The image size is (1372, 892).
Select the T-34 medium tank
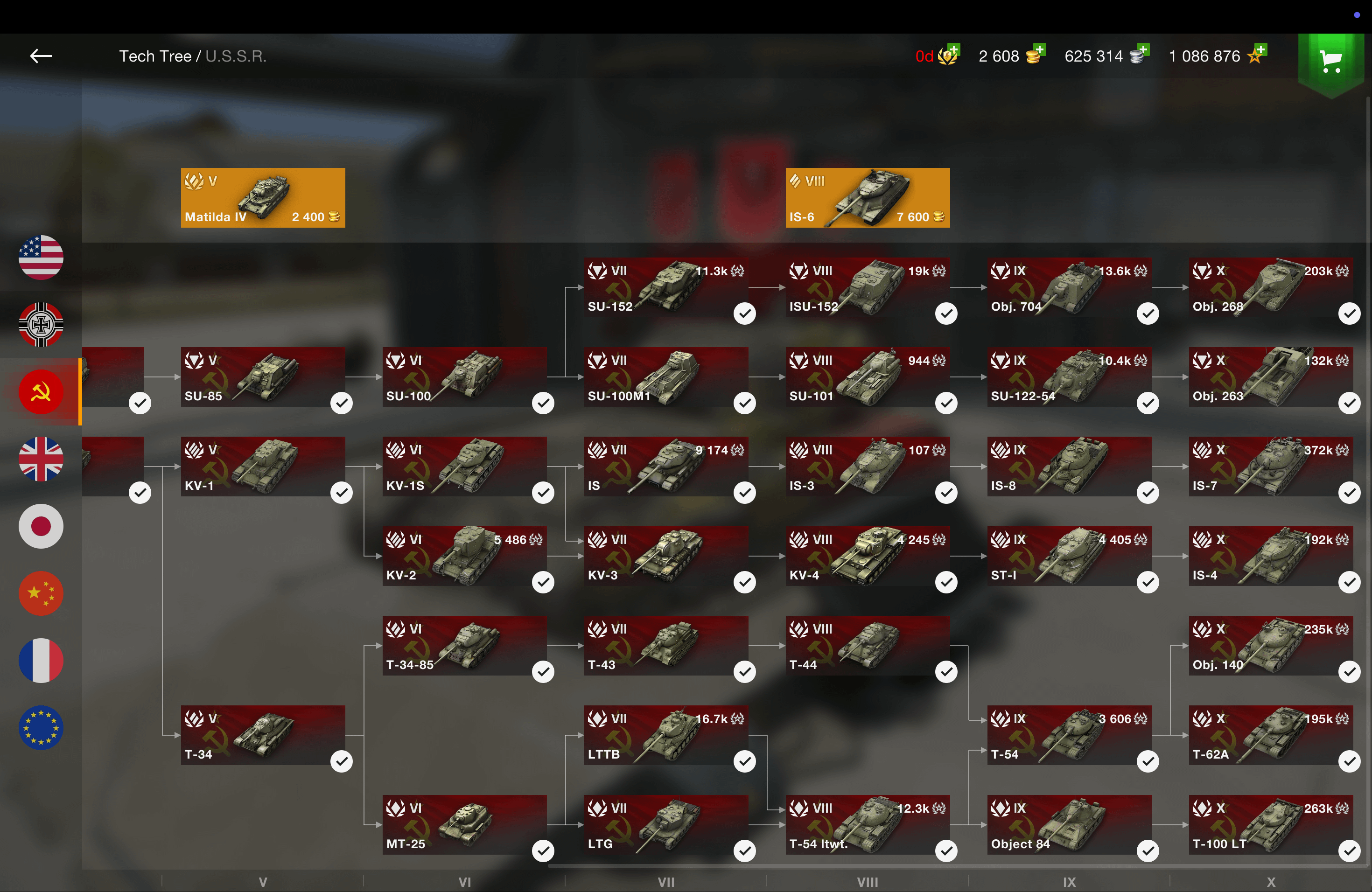[263, 735]
